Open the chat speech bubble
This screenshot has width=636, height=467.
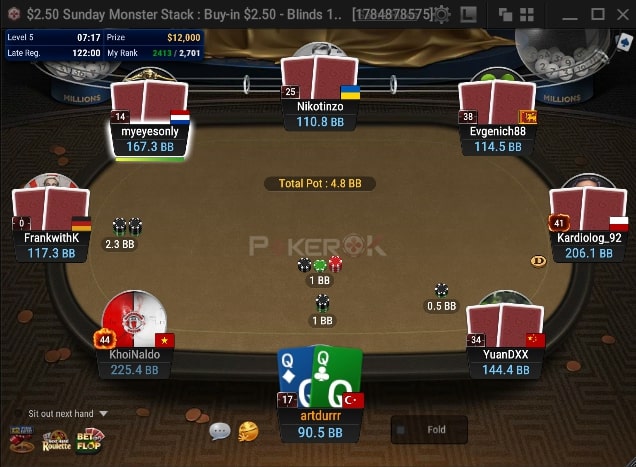(220, 431)
